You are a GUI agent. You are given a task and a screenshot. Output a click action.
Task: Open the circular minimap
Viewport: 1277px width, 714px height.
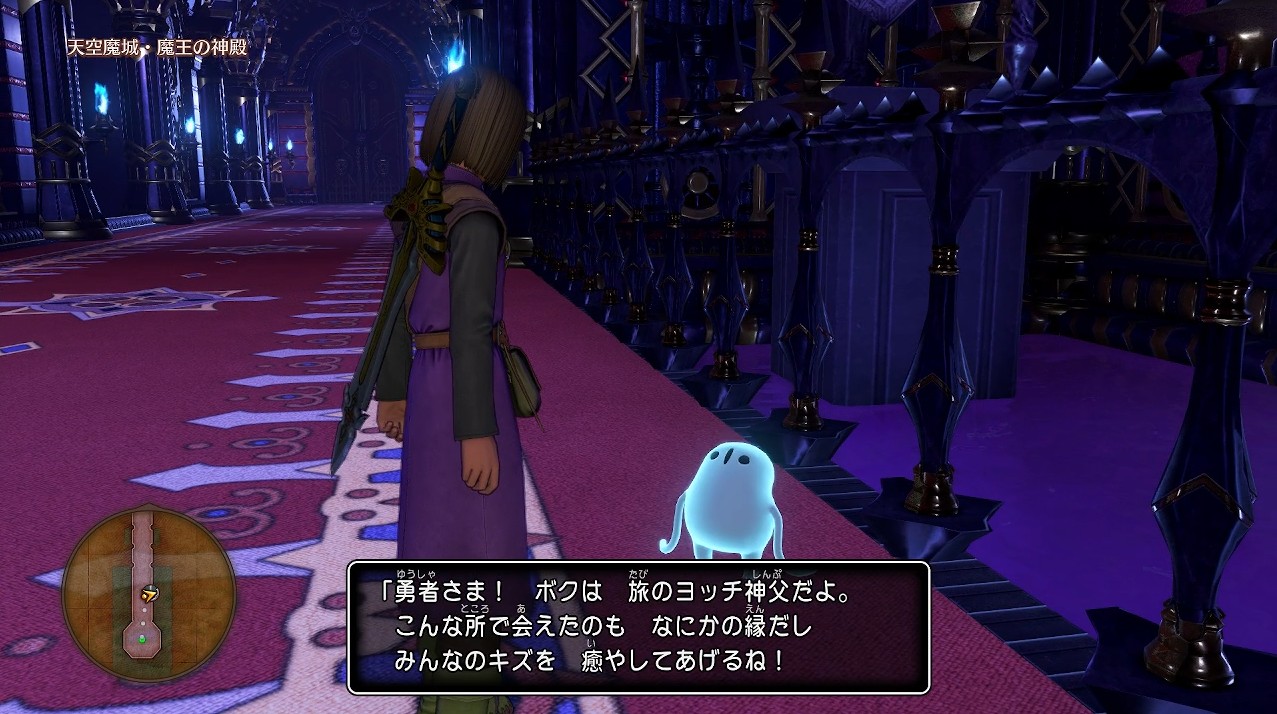click(148, 594)
